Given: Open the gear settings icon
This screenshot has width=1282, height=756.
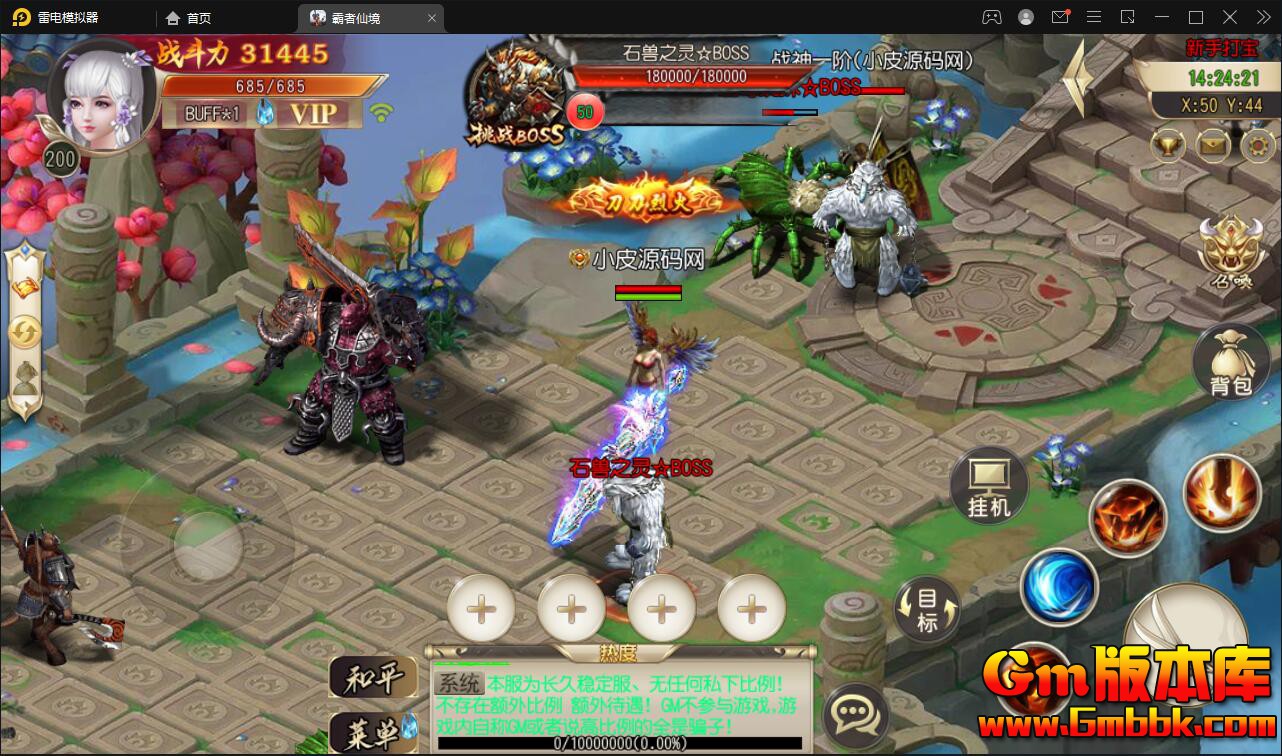Looking at the screenshot, I should (x=1257, y=146).
